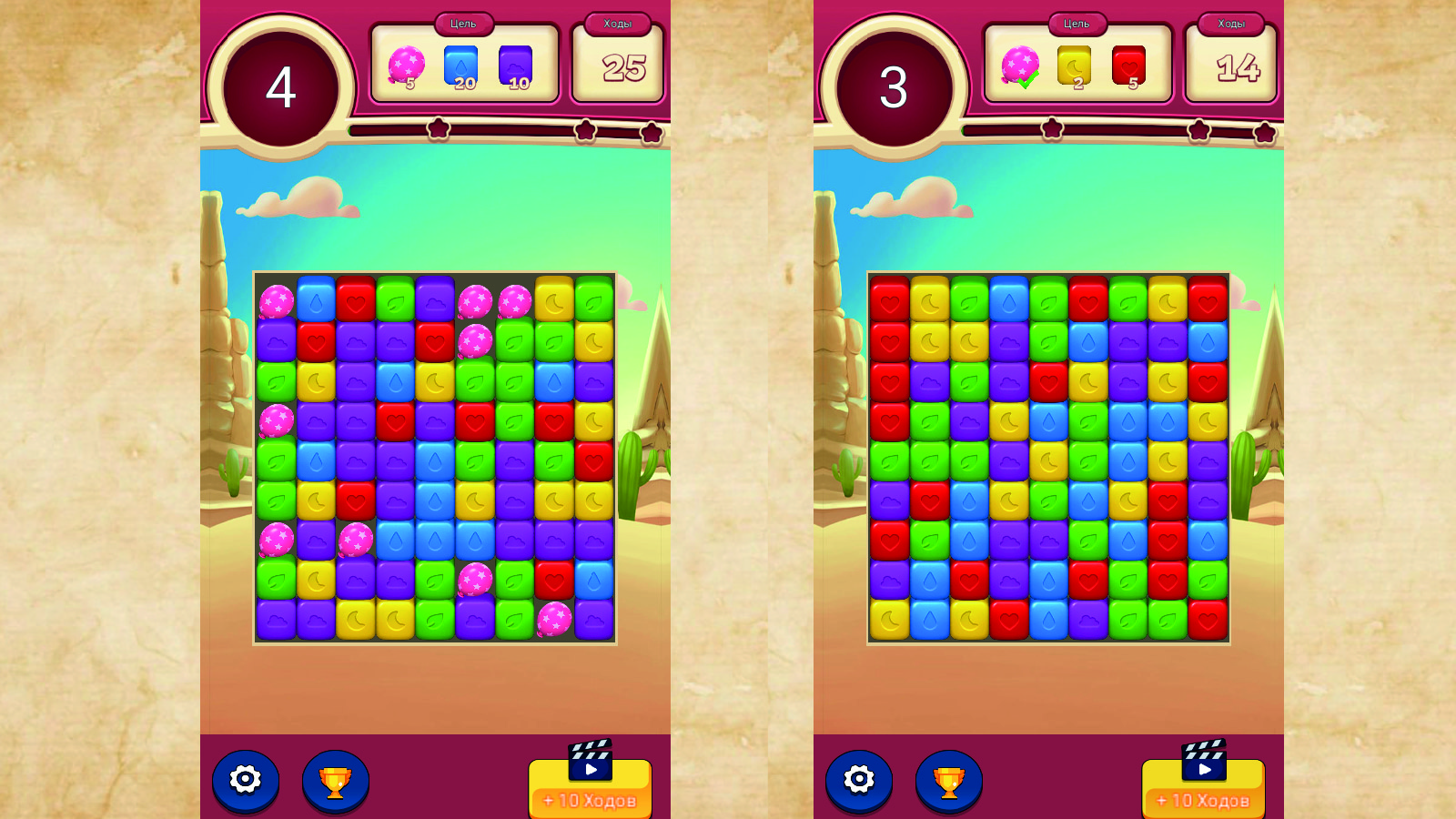This screenshot has width=1456, height=819.
Task: Expand the Ходы panel showing 14 moves
Action: [x=1230, y=66]
